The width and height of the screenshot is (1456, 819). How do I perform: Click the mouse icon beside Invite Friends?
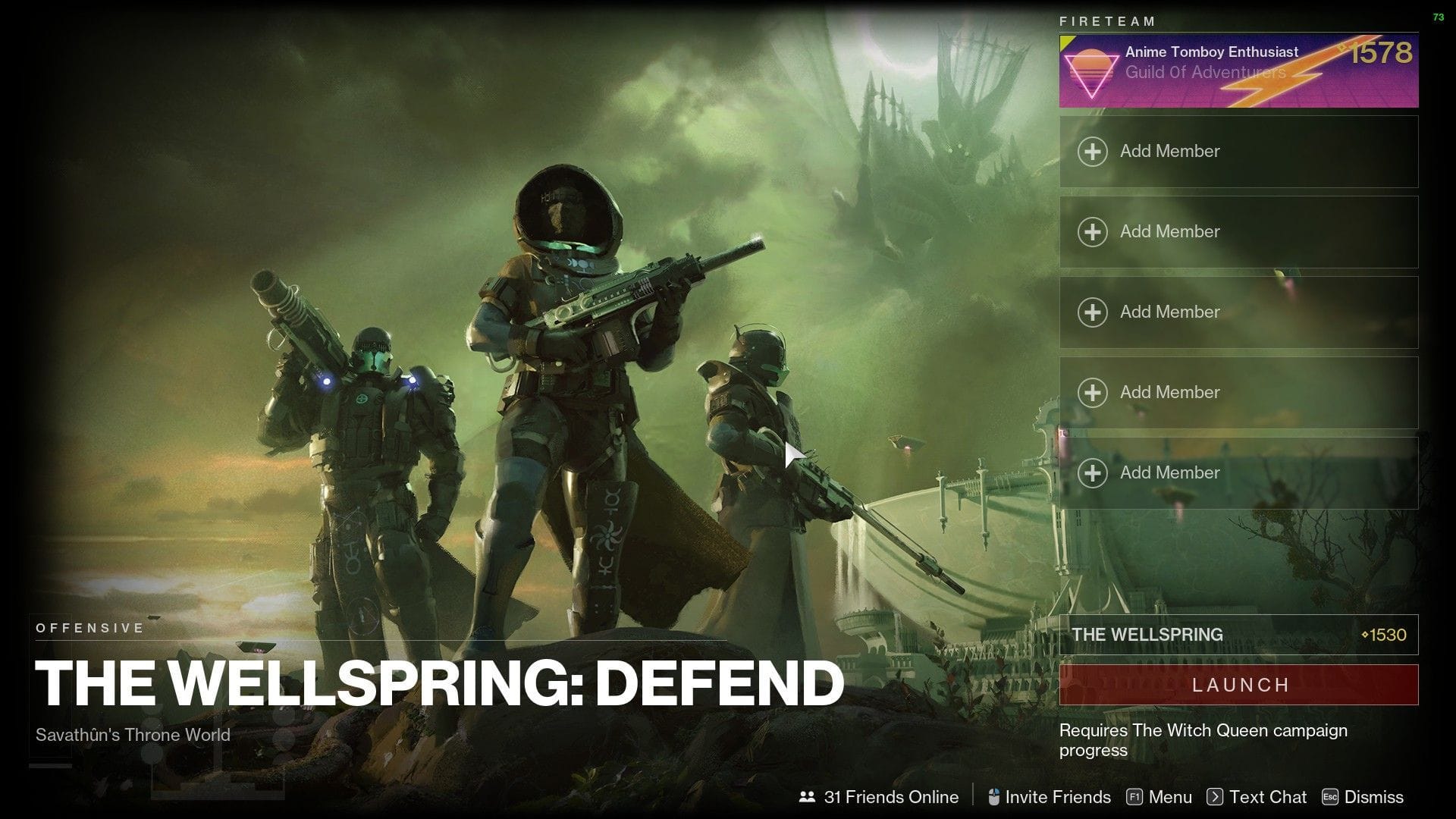pyautogui.click(x=994, y=797)
